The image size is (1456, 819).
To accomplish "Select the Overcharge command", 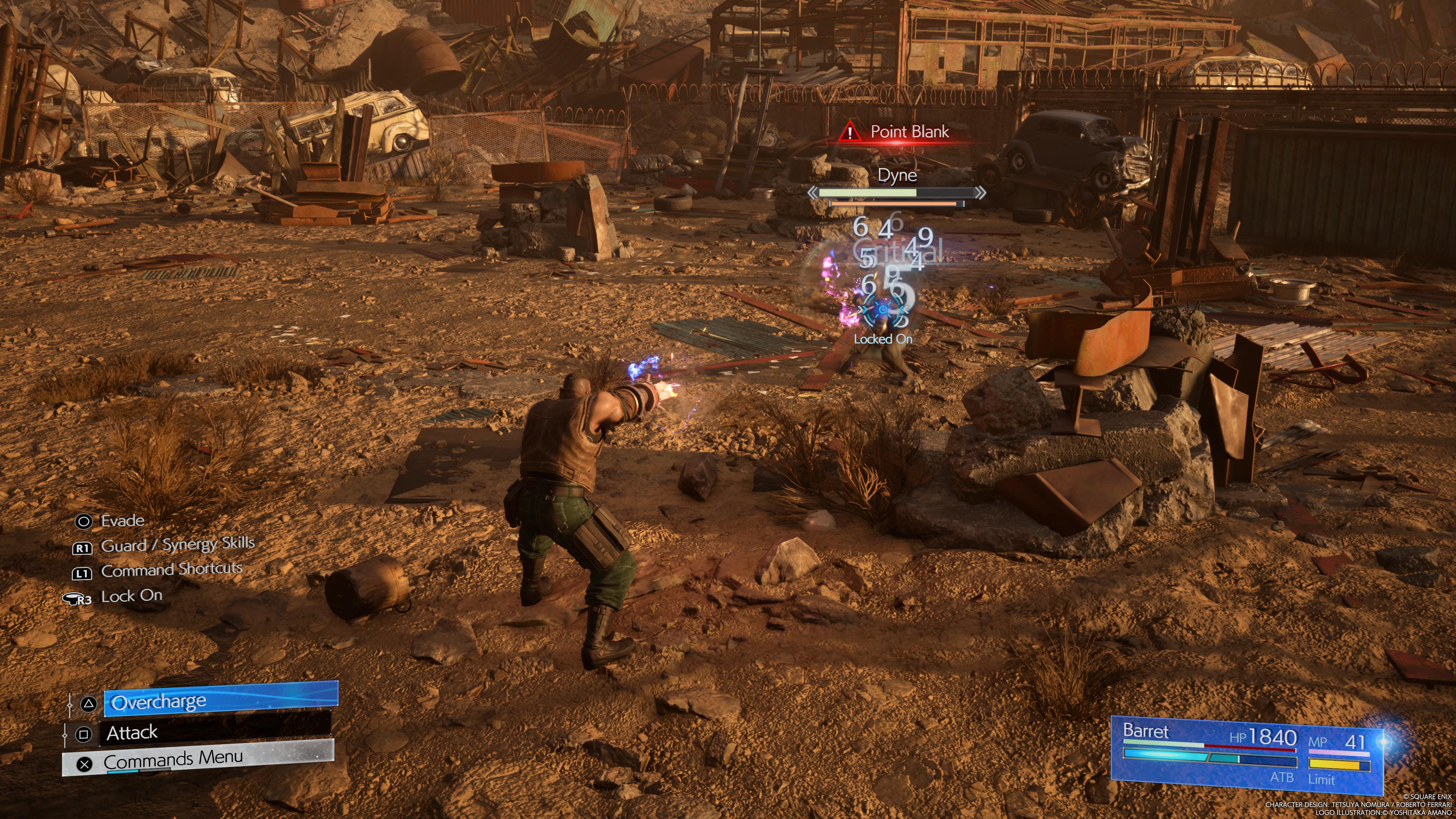I will coord(220,701).
